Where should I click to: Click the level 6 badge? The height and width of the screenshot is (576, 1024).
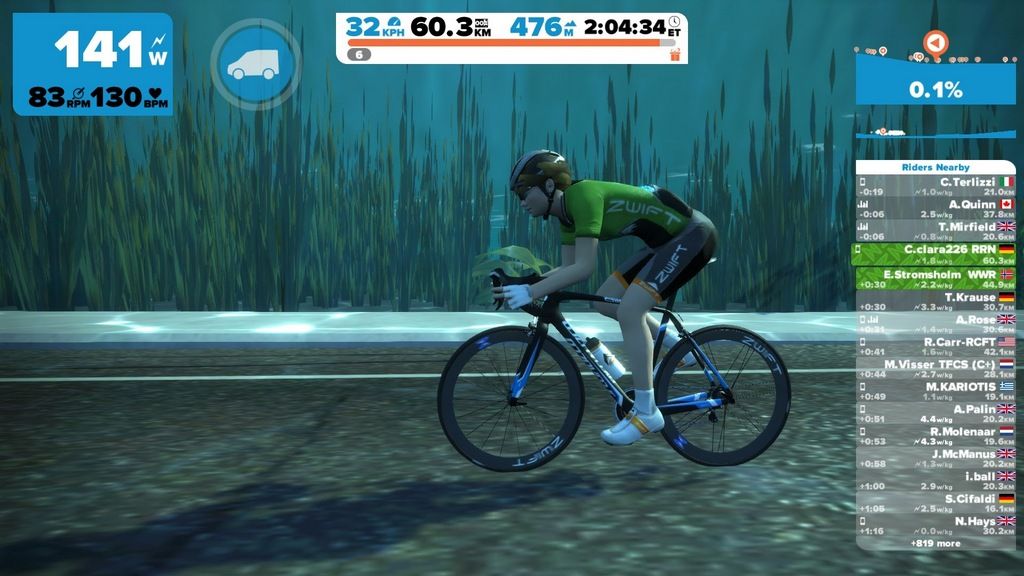(x=359, y=54)
